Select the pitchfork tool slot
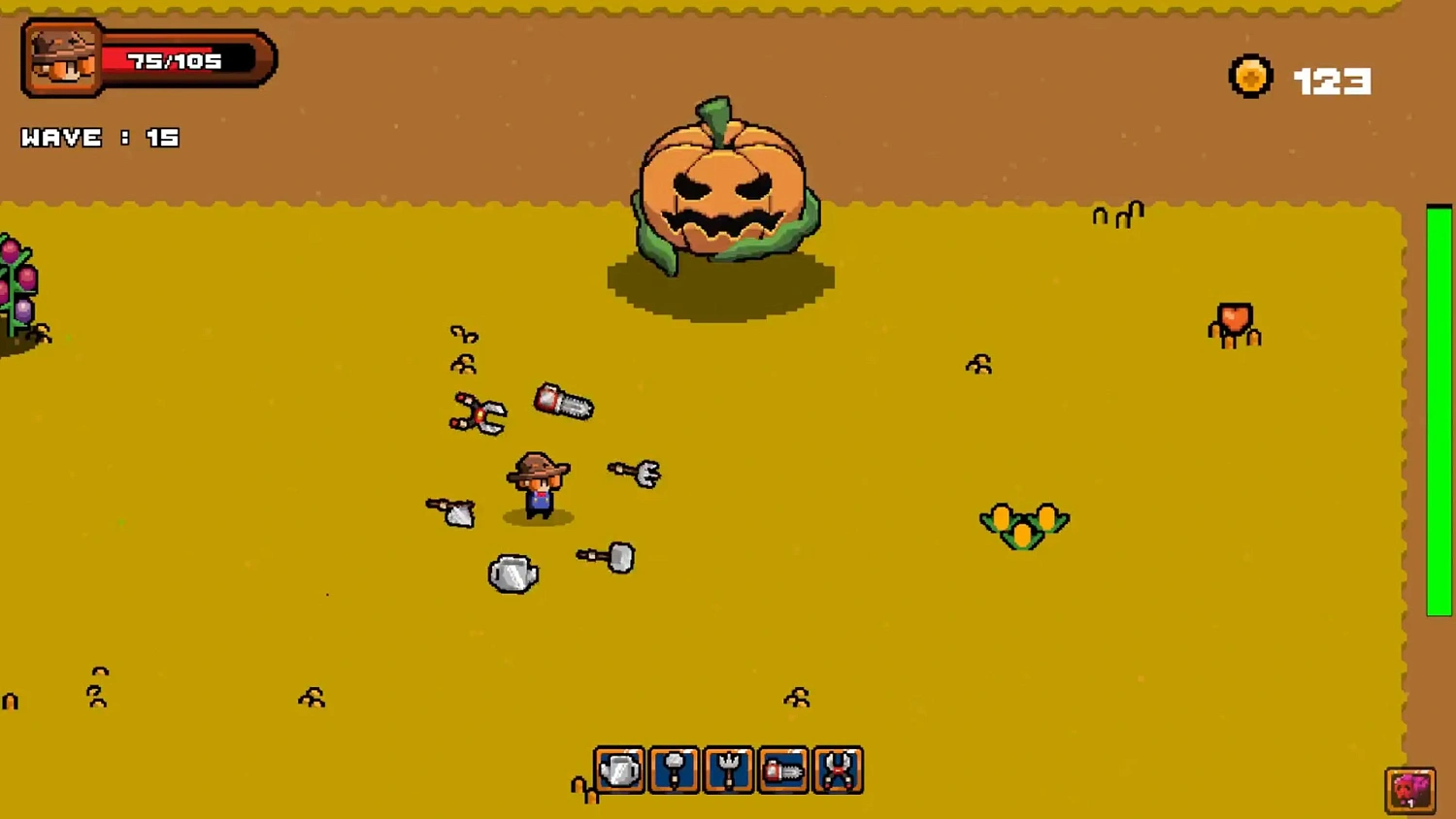 (x=729, y=770)
